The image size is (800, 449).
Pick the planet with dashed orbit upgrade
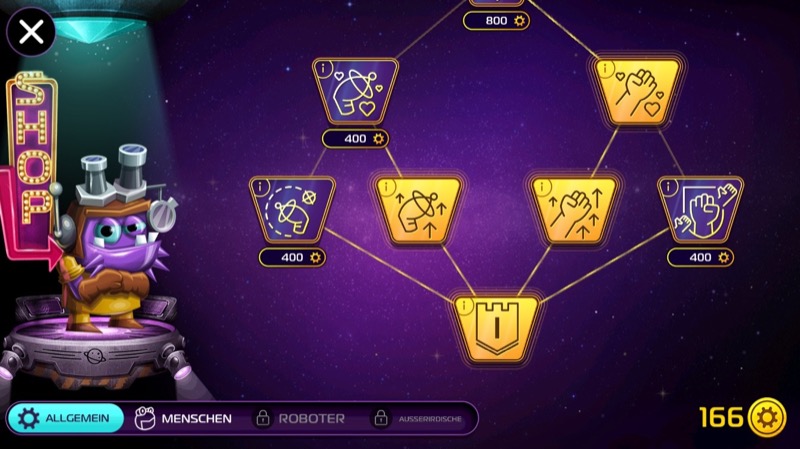point(291,209)
